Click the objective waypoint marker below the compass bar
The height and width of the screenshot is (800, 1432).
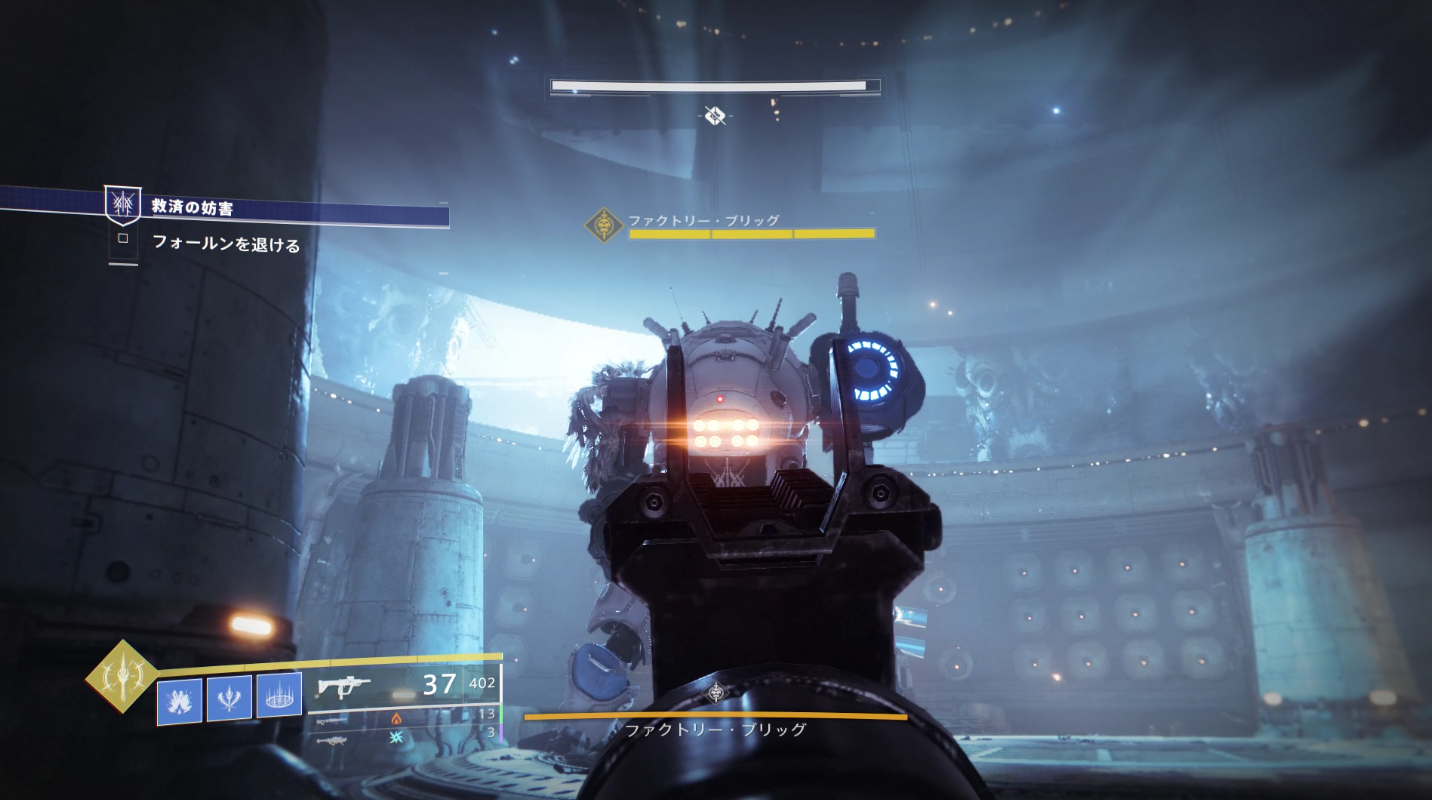coord(714,116)
